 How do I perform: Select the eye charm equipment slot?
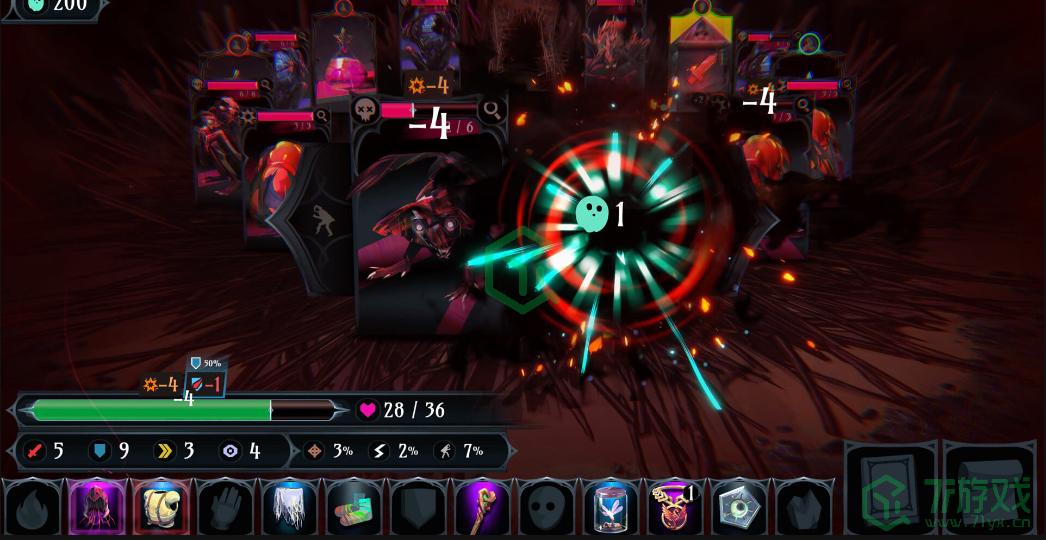point(739,507)
